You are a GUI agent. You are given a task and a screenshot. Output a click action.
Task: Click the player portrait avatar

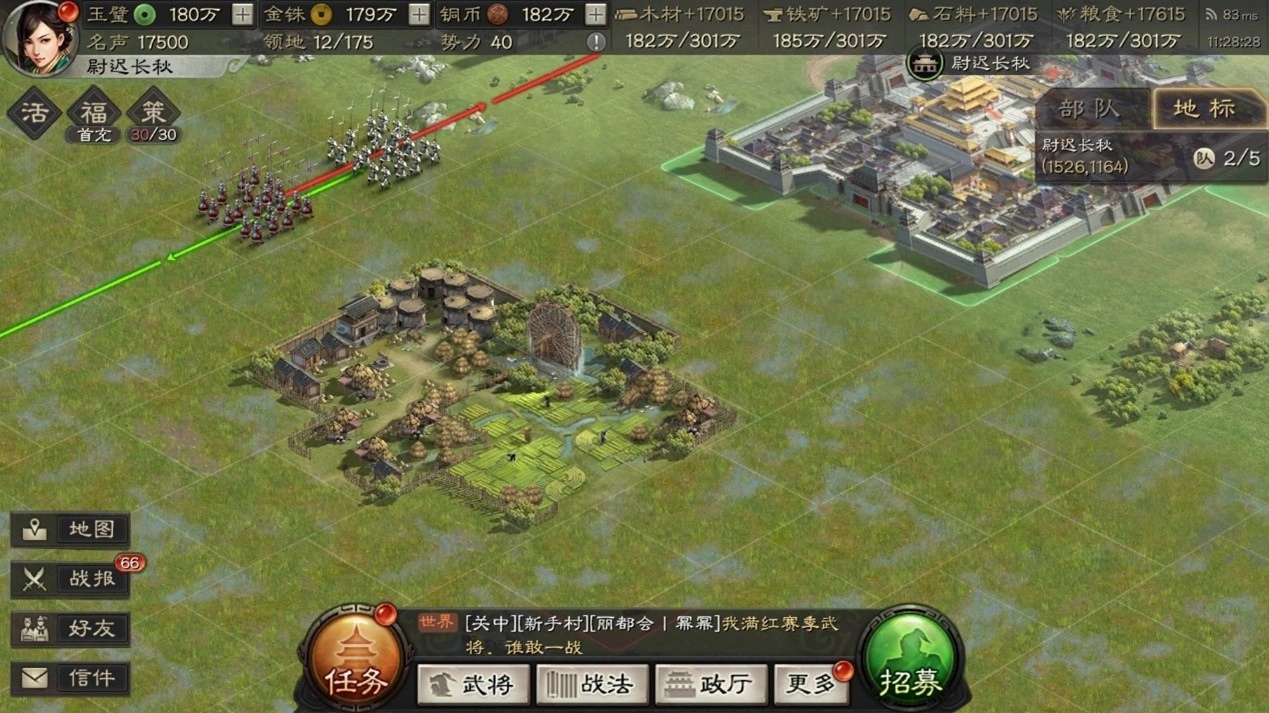(x=39, y=37)
